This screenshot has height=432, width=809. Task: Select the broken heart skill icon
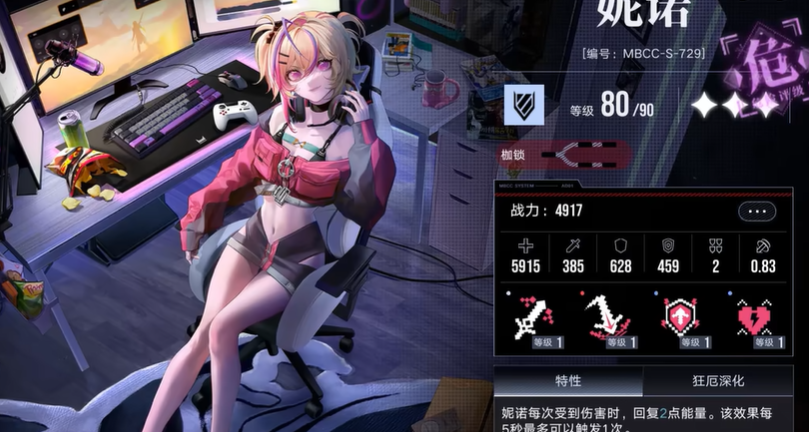click(x=752, y=319)
